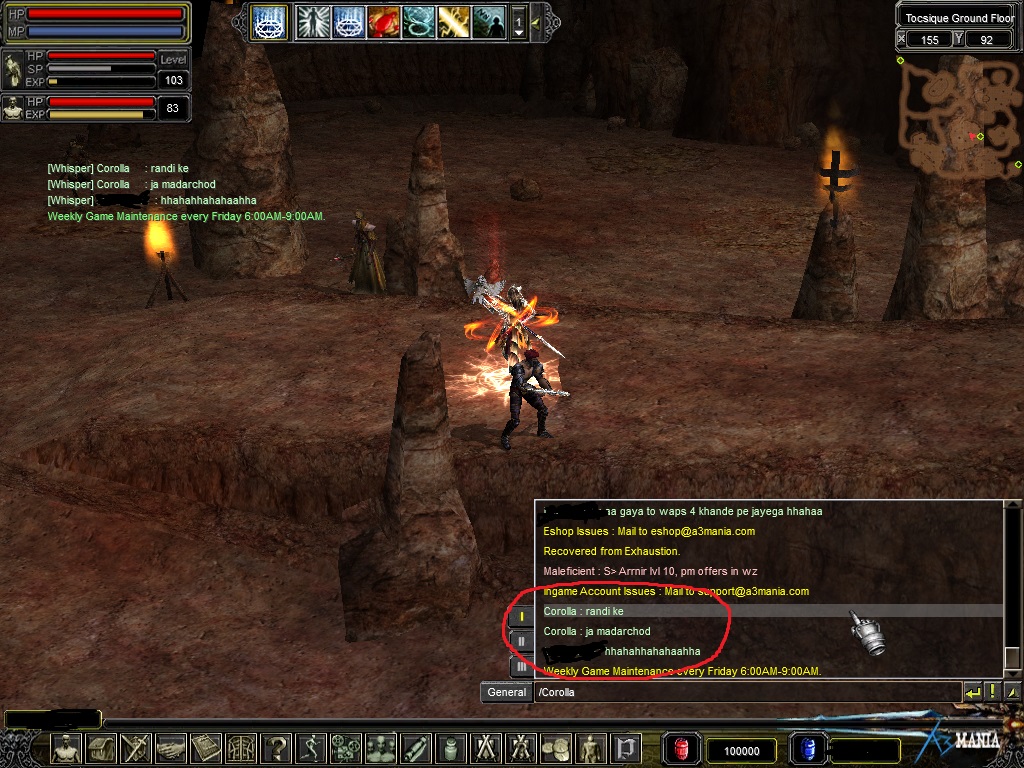Activate the teal swirl ring skill
The height and width of the screenshot is (768, 1024).
coord(418,22)
